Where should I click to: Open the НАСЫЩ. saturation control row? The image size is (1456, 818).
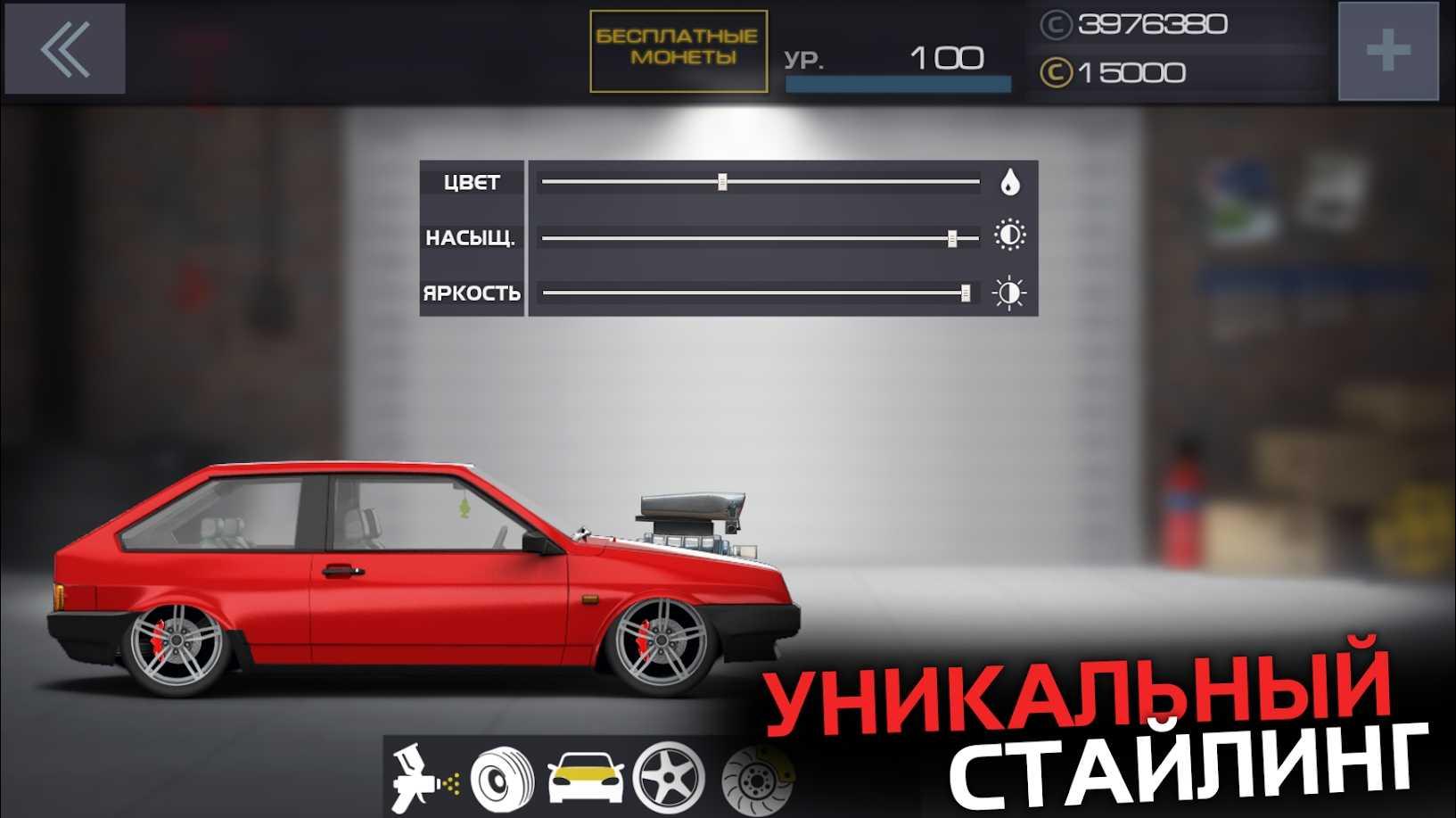(471, 235)
